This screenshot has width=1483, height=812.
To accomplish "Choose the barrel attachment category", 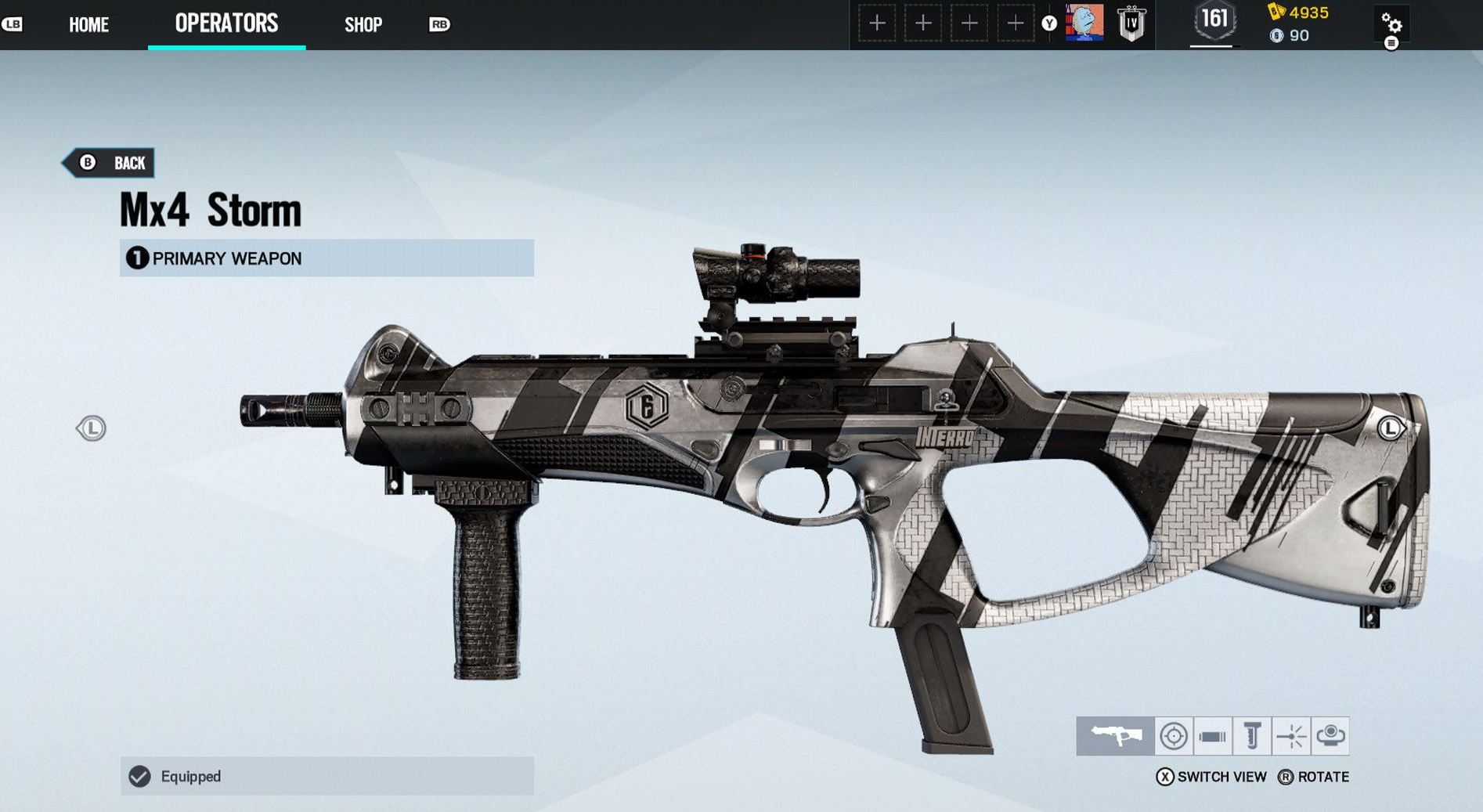I will (x=1212, y=736).
